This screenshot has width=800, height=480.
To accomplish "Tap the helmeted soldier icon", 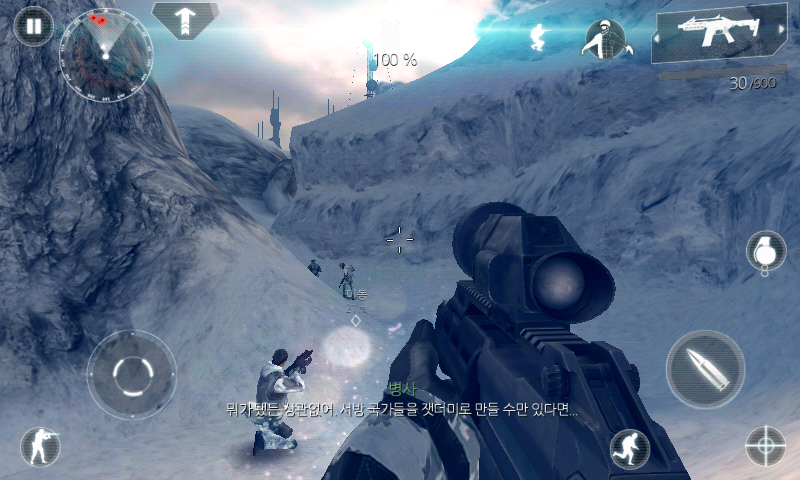I will tap(603, 38).
